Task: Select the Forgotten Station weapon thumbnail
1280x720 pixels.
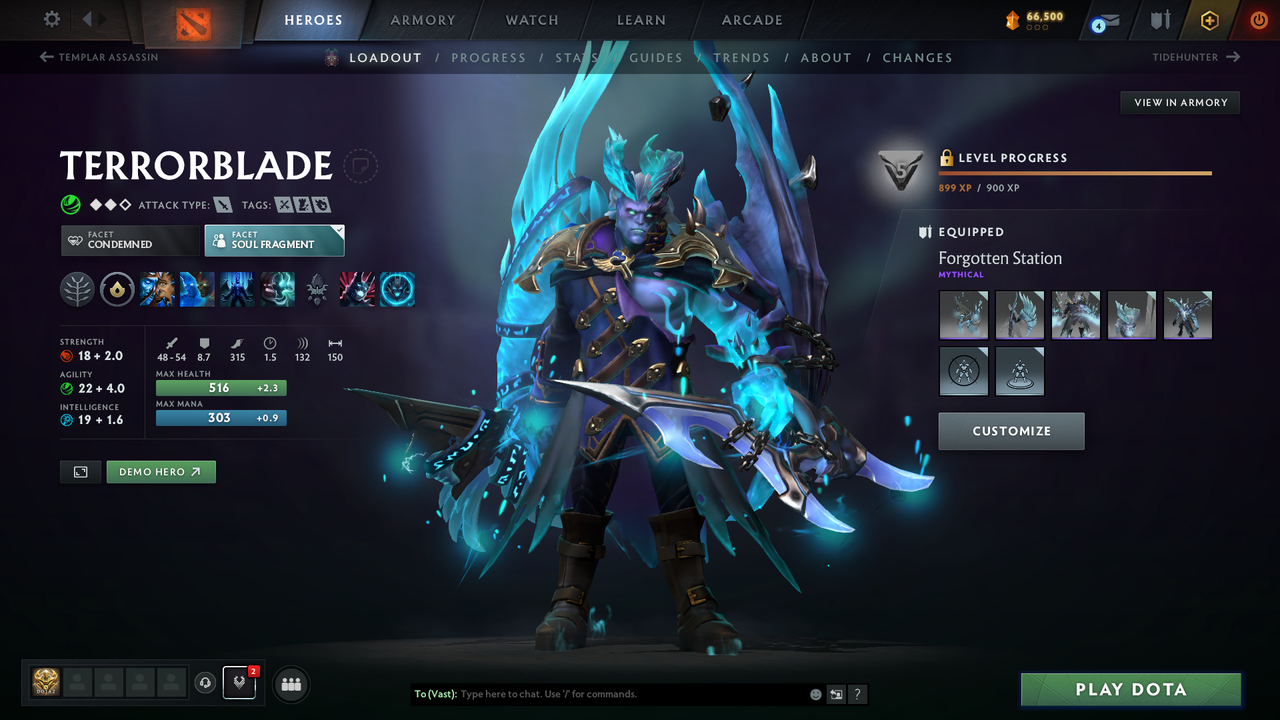Action: coord(963,315)
